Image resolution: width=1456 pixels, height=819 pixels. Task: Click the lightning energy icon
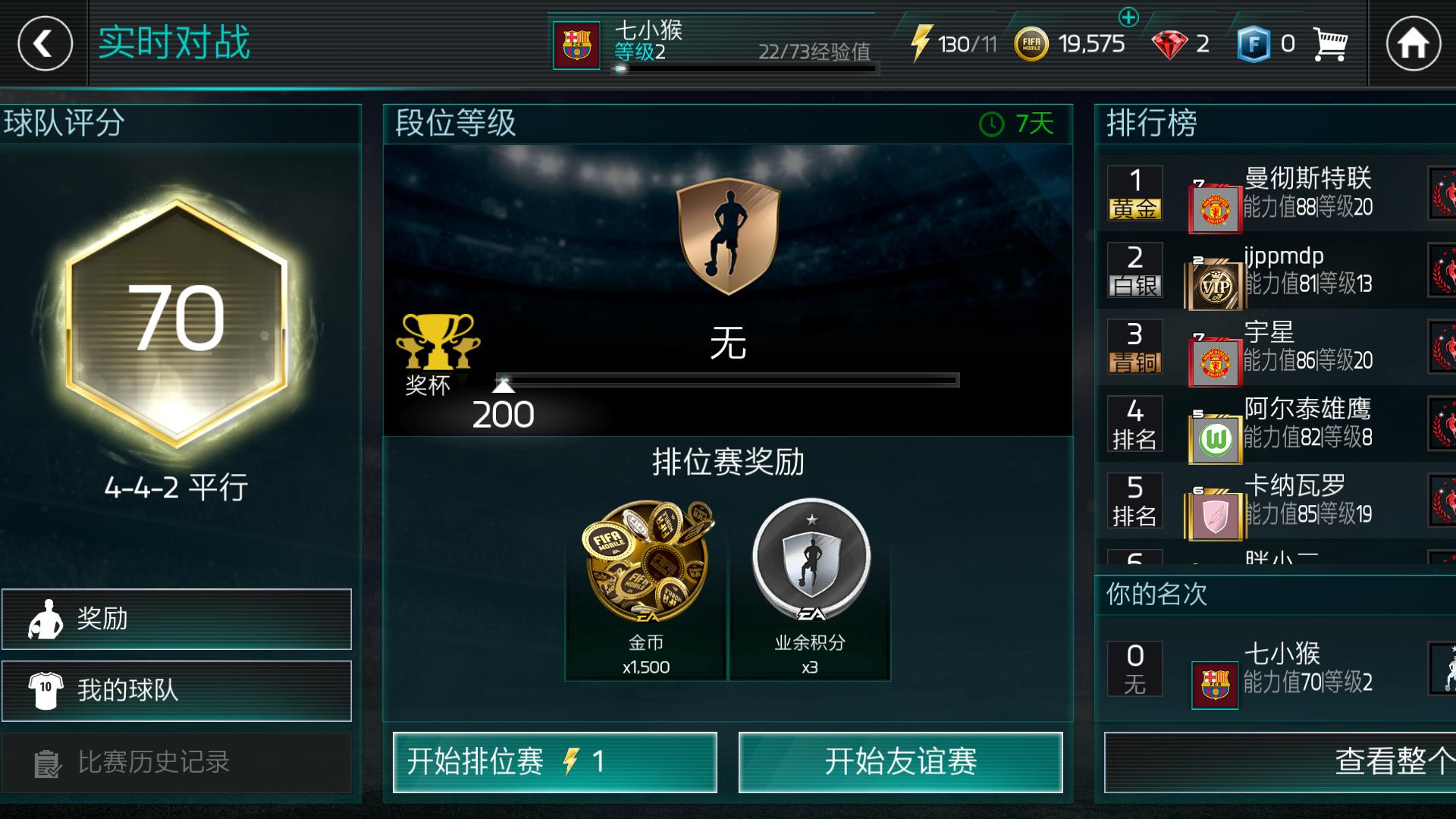coord(924,42)
